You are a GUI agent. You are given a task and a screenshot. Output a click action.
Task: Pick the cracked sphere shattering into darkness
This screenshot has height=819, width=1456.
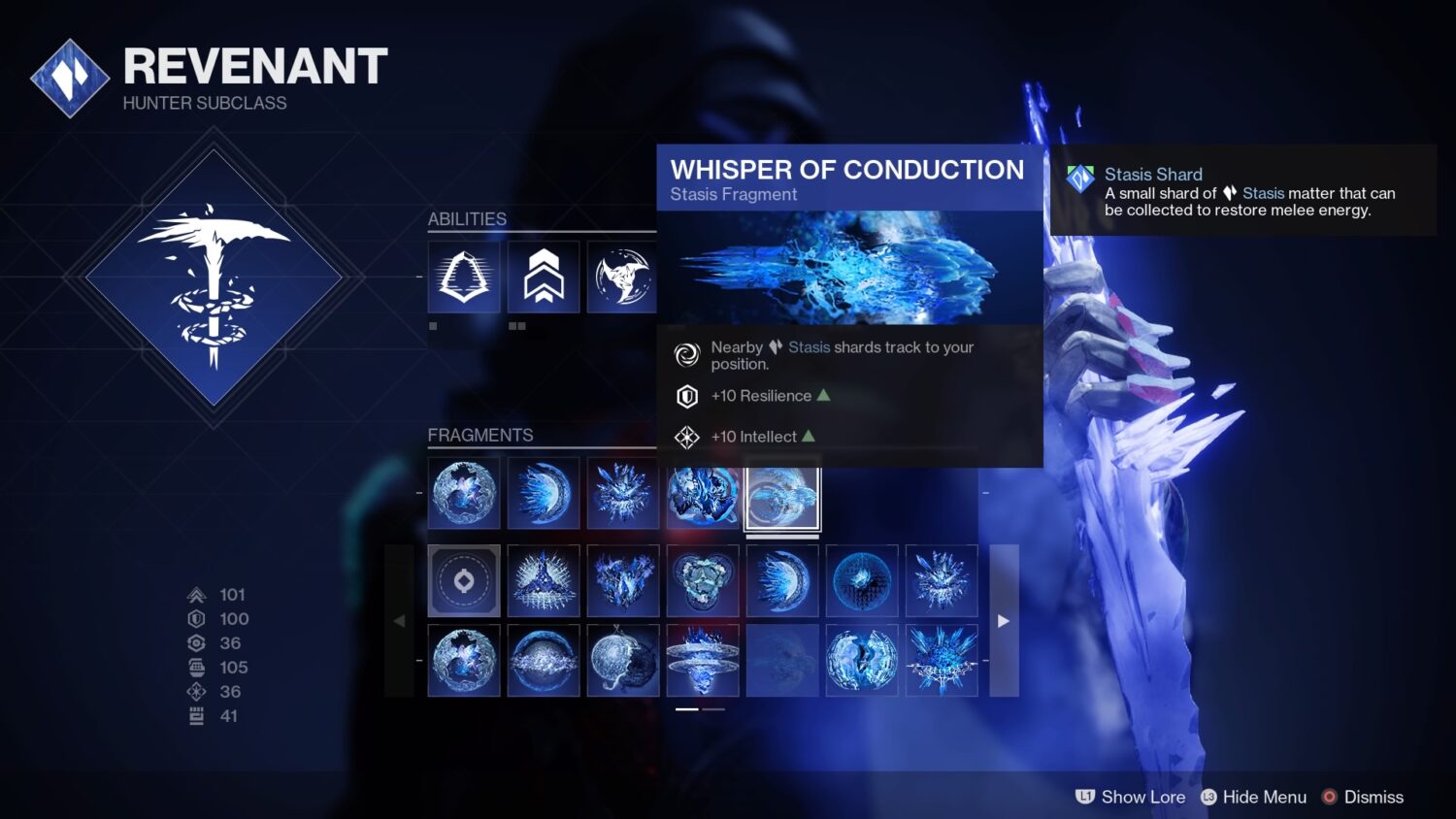pyautogui.click(x=623, y=661)
